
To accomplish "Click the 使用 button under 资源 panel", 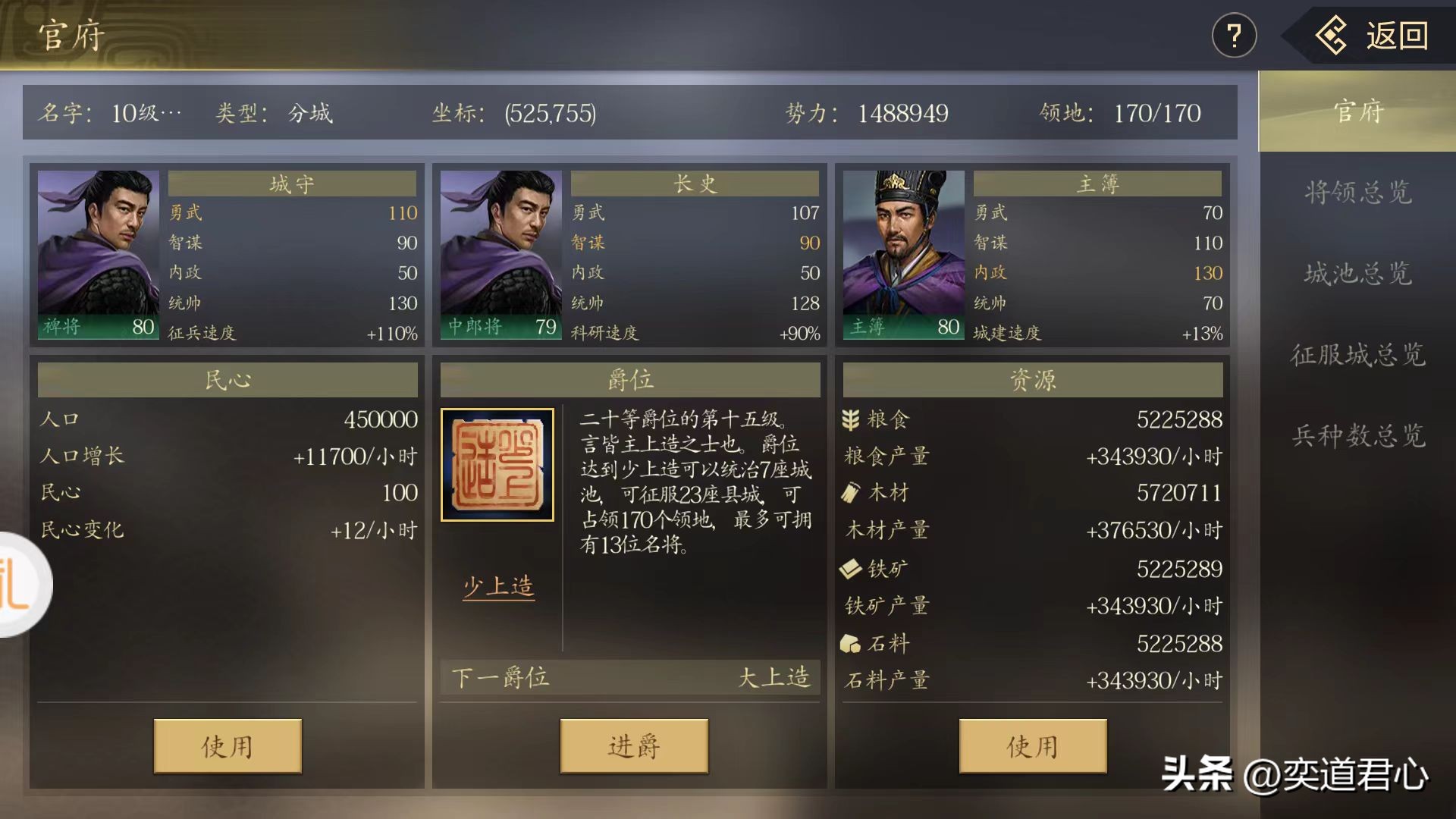I will [1031, 746].
